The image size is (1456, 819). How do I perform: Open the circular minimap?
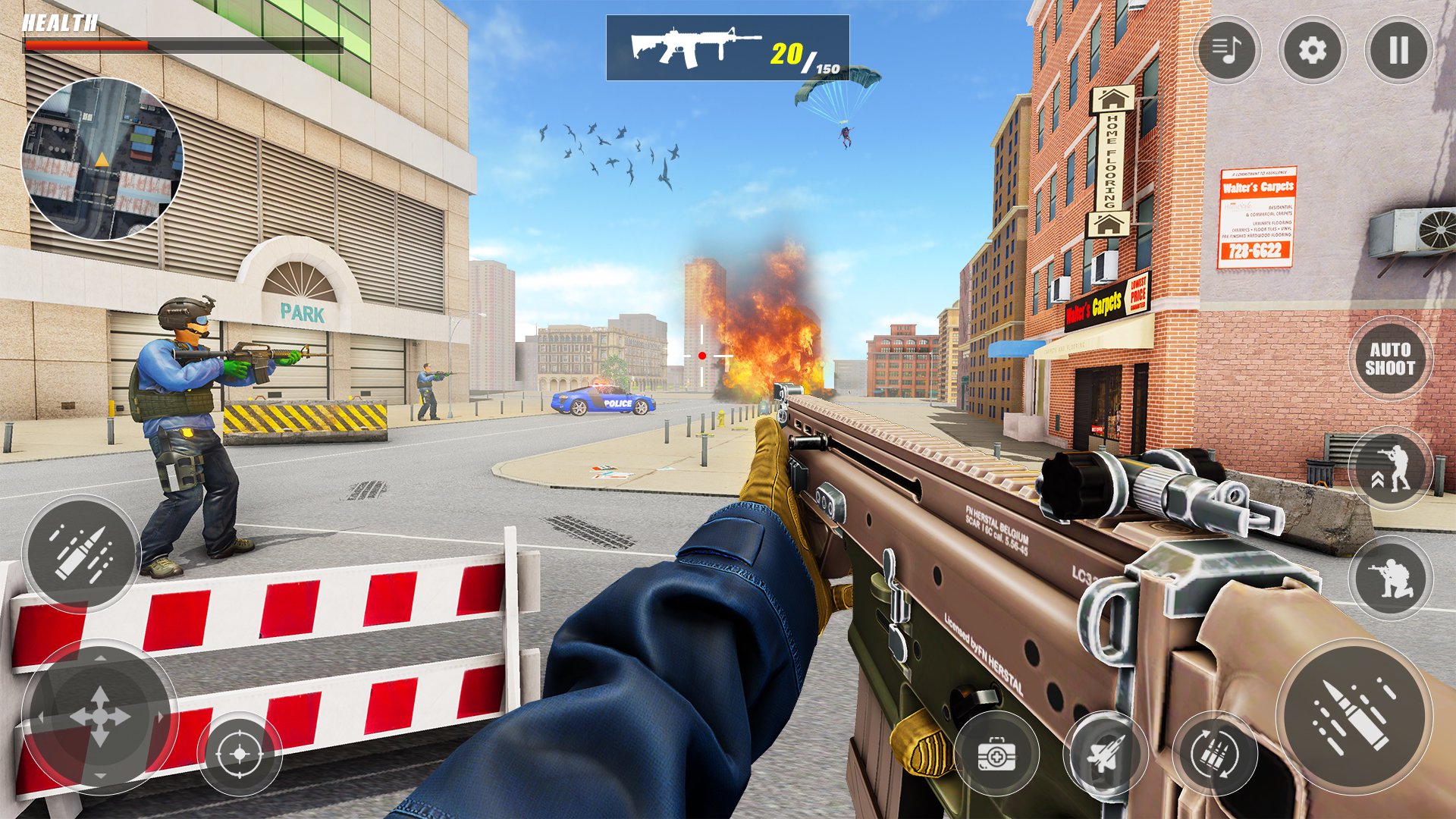coord(102,159)
